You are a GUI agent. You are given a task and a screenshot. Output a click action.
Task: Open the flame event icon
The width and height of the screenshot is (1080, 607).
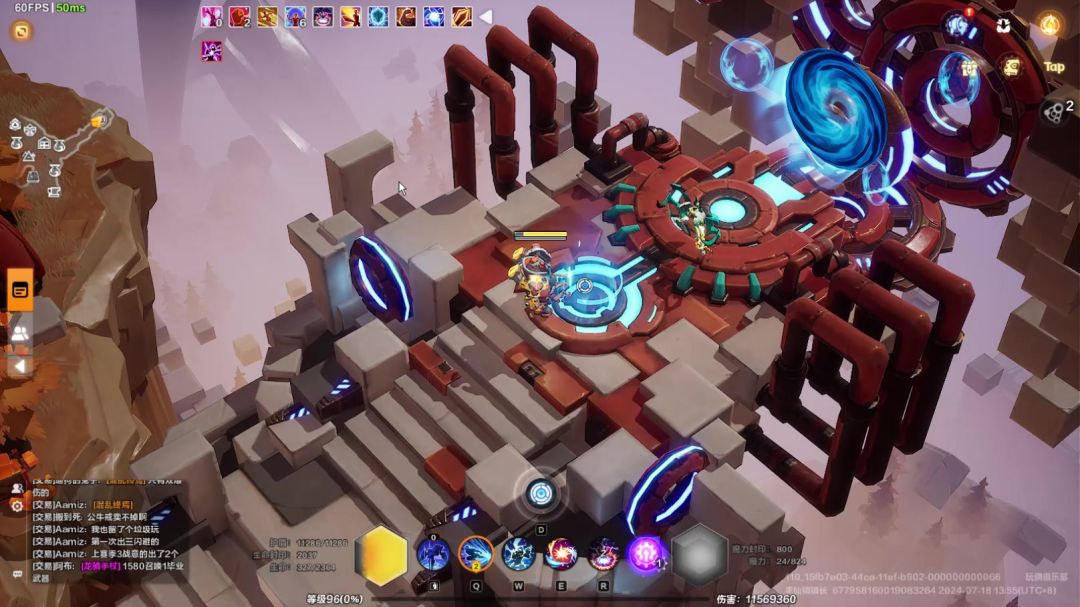tap(1049, 25)
